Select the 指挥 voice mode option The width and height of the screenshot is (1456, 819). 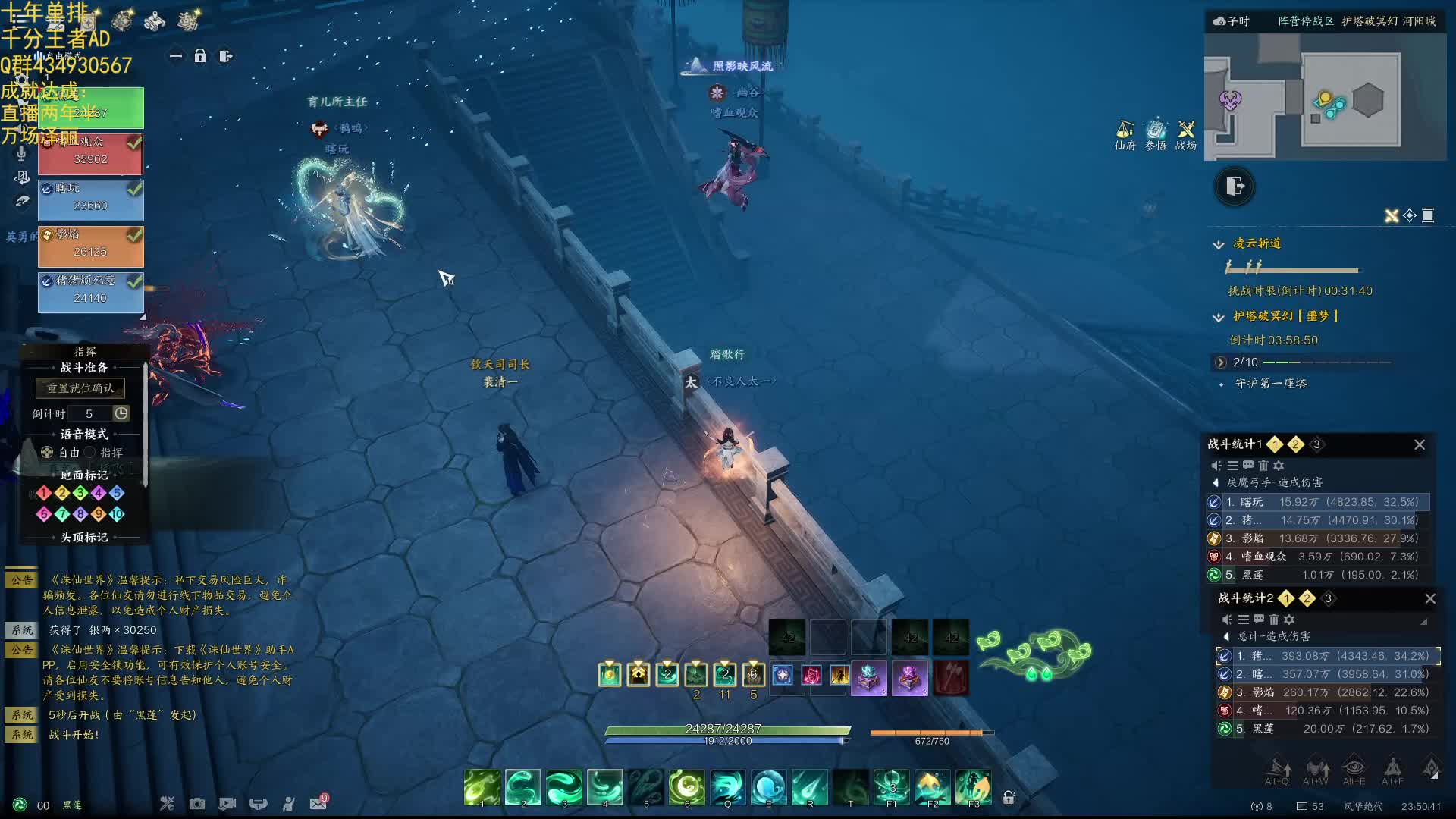point(90,453)
